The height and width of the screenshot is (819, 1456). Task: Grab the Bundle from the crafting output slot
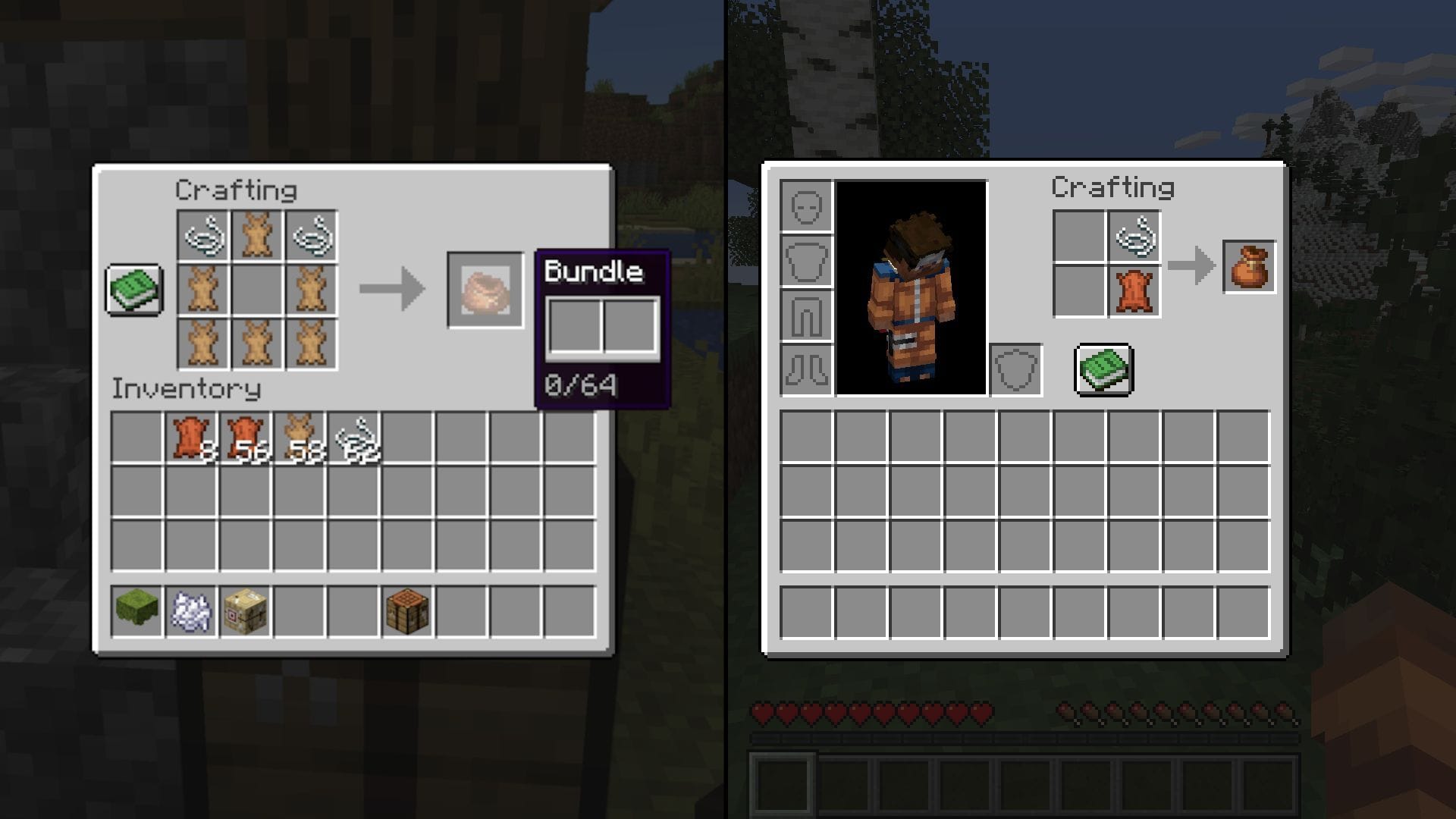click(x=485, y=292)
